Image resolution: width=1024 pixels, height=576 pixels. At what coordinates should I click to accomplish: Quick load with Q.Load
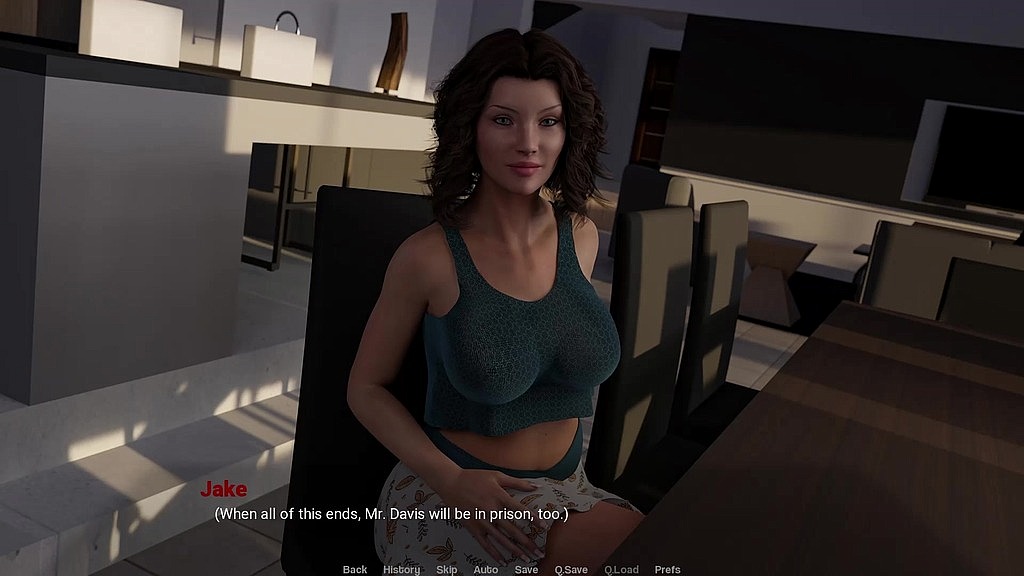621,569
